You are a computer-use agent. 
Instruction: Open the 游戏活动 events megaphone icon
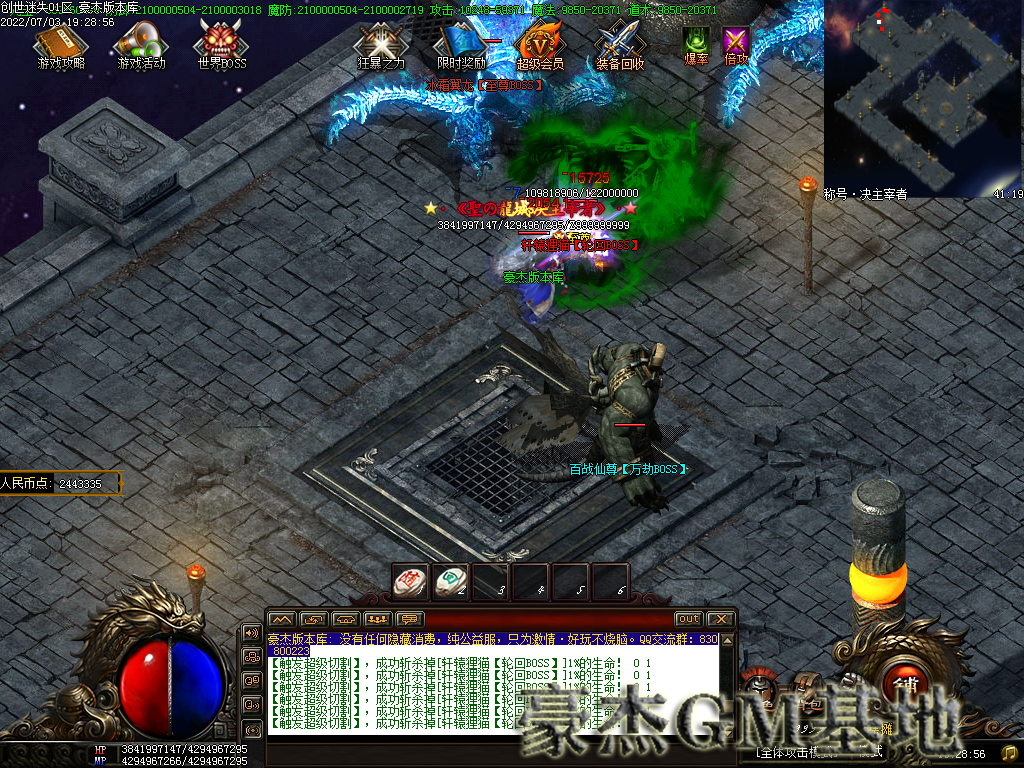141,45
